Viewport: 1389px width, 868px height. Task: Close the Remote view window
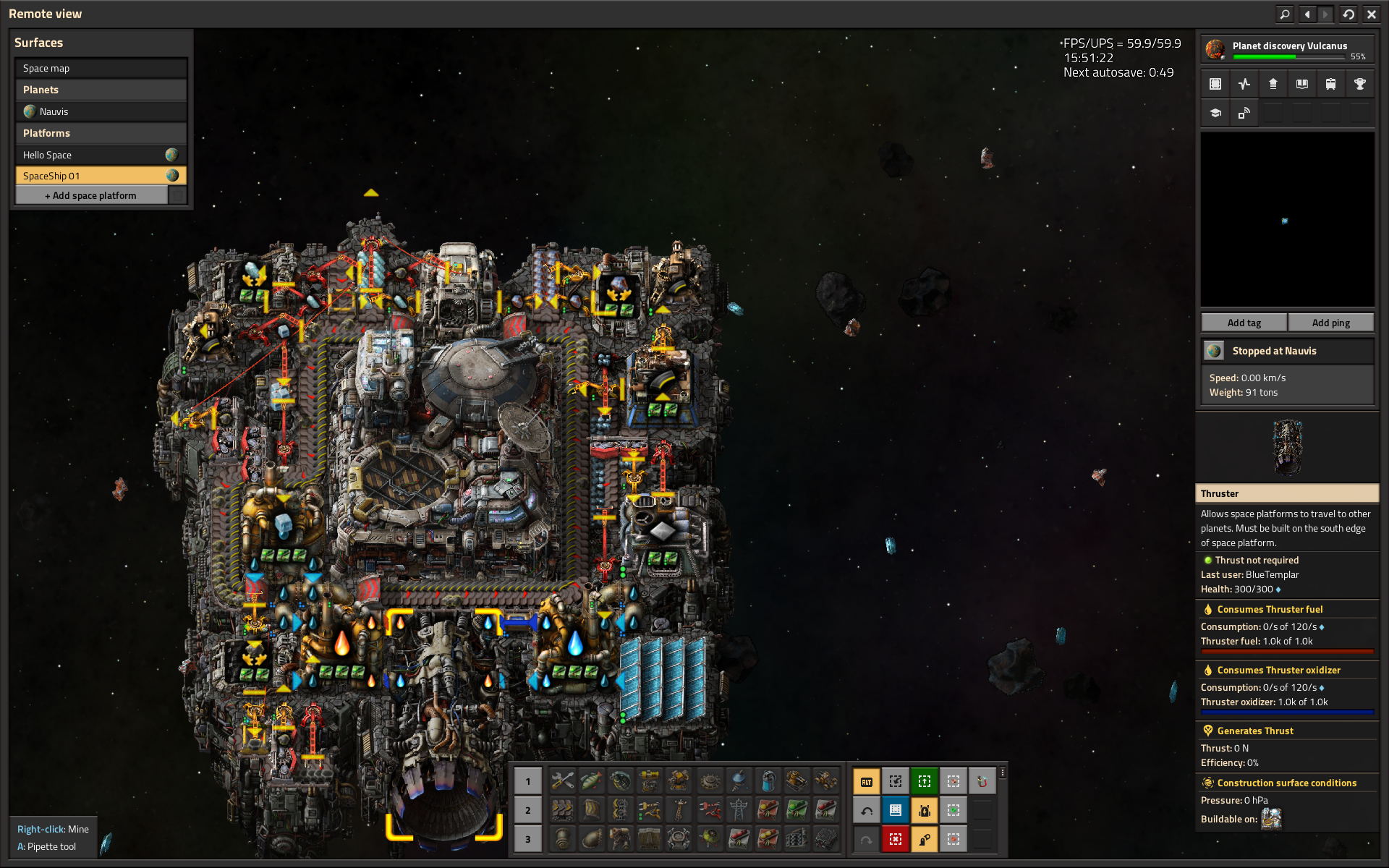click(x=1371, y=14)
